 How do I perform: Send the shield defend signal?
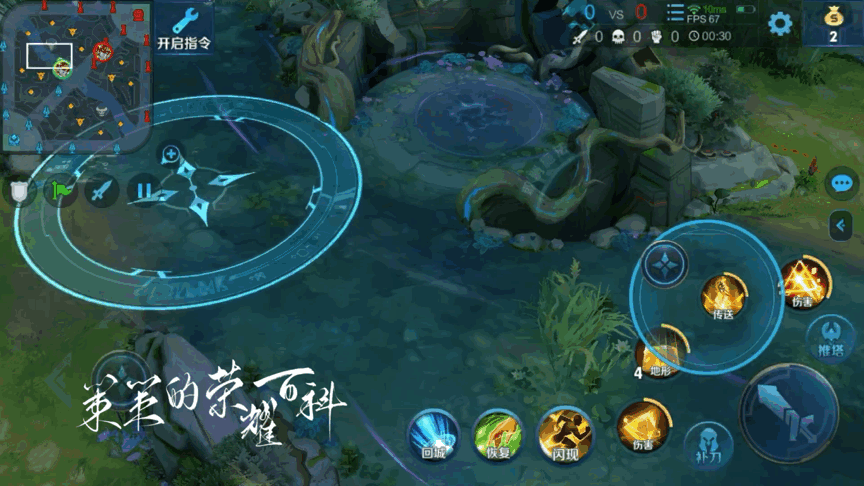click(19, 190)
